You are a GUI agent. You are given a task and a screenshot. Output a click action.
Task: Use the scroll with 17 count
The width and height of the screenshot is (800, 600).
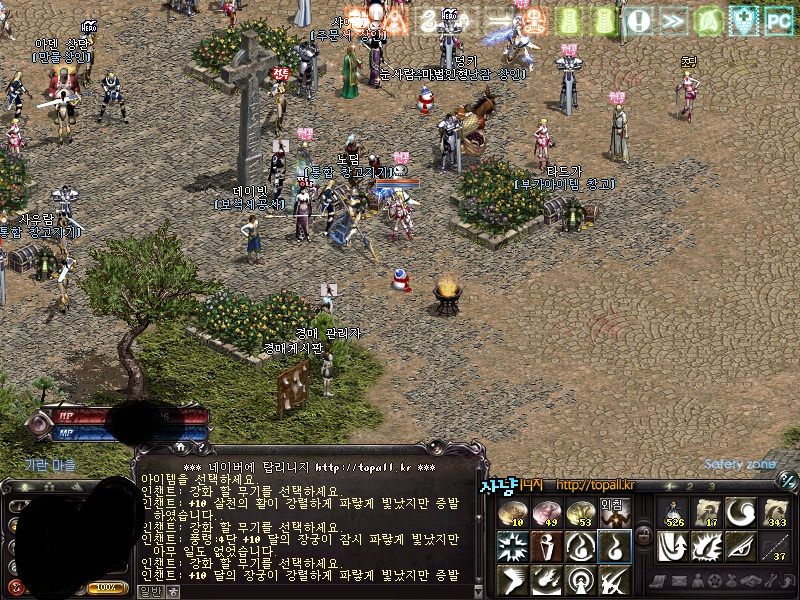(707, 512)
